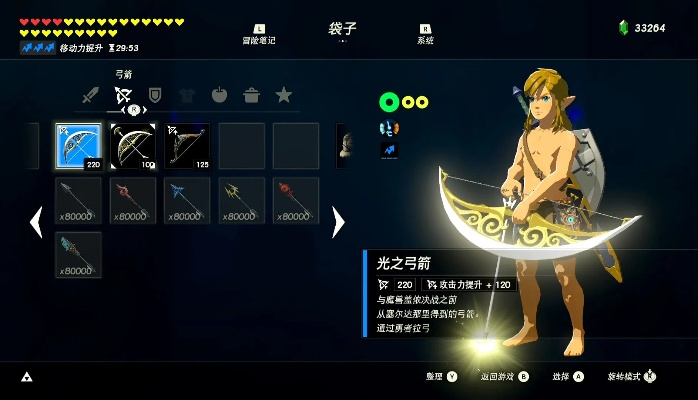
Task: Choose the bomb arrow stack
Action: 295,200
